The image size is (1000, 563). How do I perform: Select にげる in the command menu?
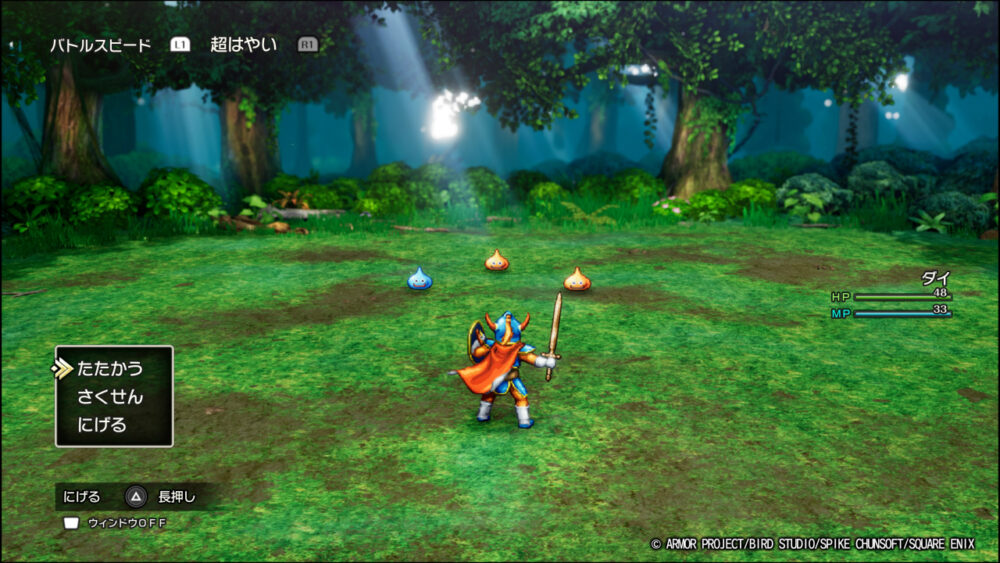102,425
